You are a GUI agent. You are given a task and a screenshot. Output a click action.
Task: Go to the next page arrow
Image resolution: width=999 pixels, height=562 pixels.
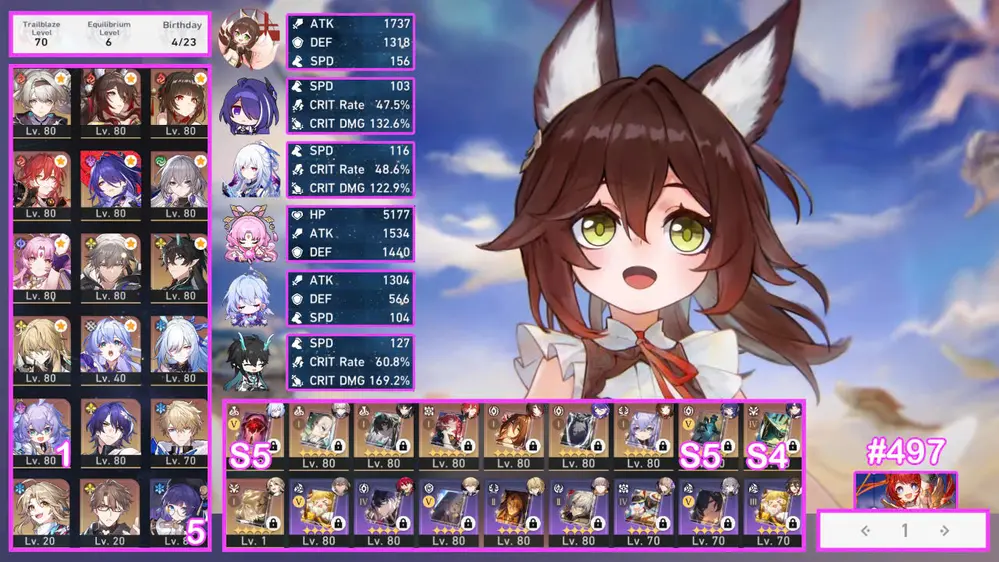[944, 531]
